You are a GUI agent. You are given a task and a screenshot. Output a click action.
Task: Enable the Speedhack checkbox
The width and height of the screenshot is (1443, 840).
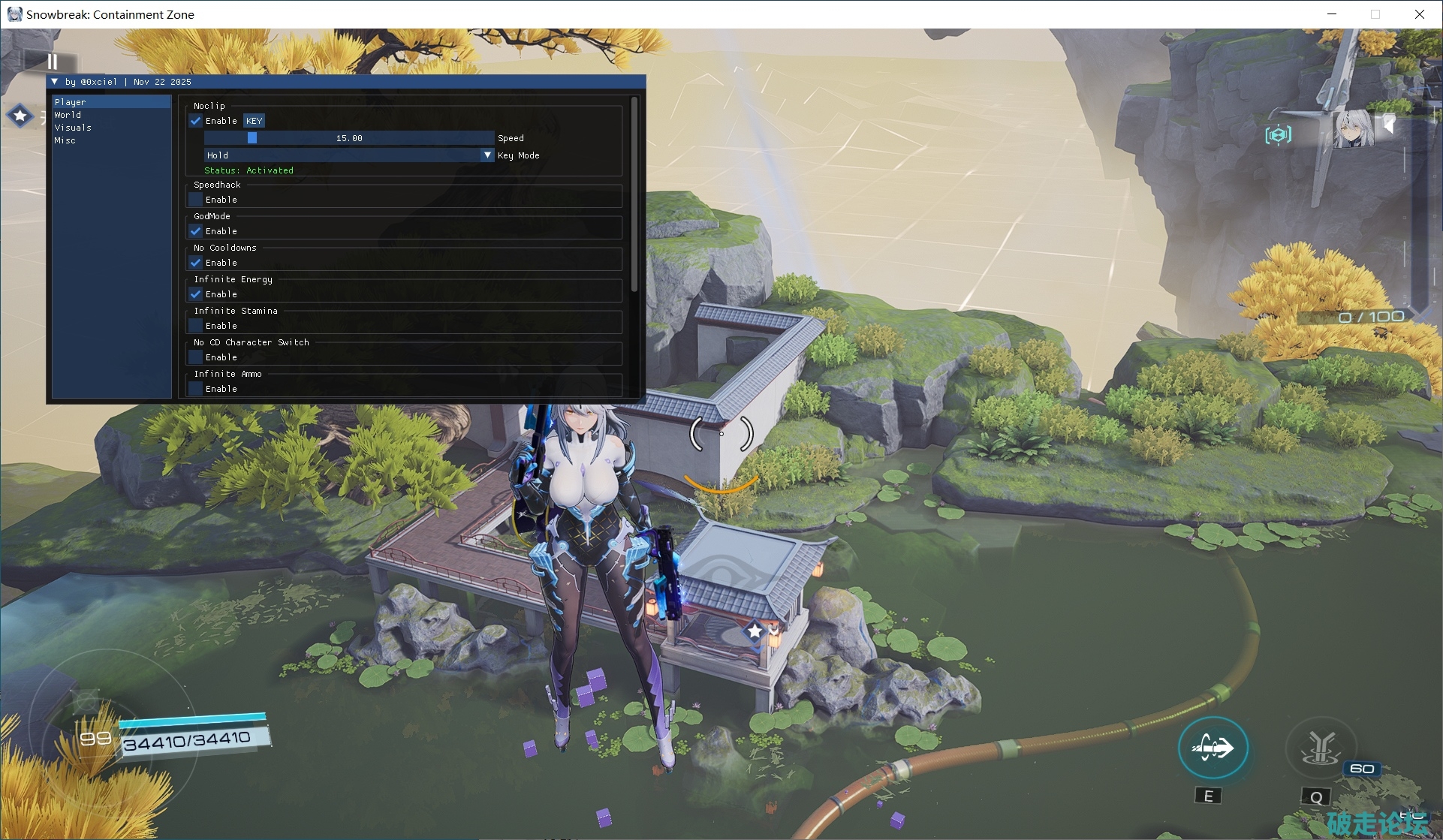196,200
